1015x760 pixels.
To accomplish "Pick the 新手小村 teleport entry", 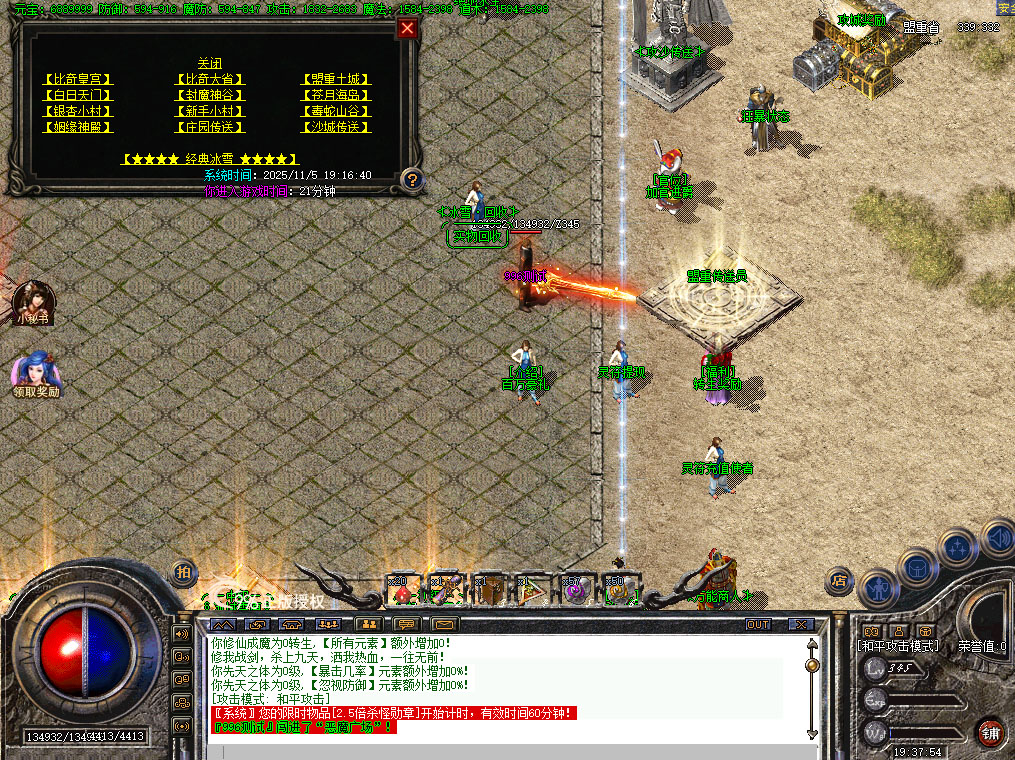I will (x=209, y=111).
